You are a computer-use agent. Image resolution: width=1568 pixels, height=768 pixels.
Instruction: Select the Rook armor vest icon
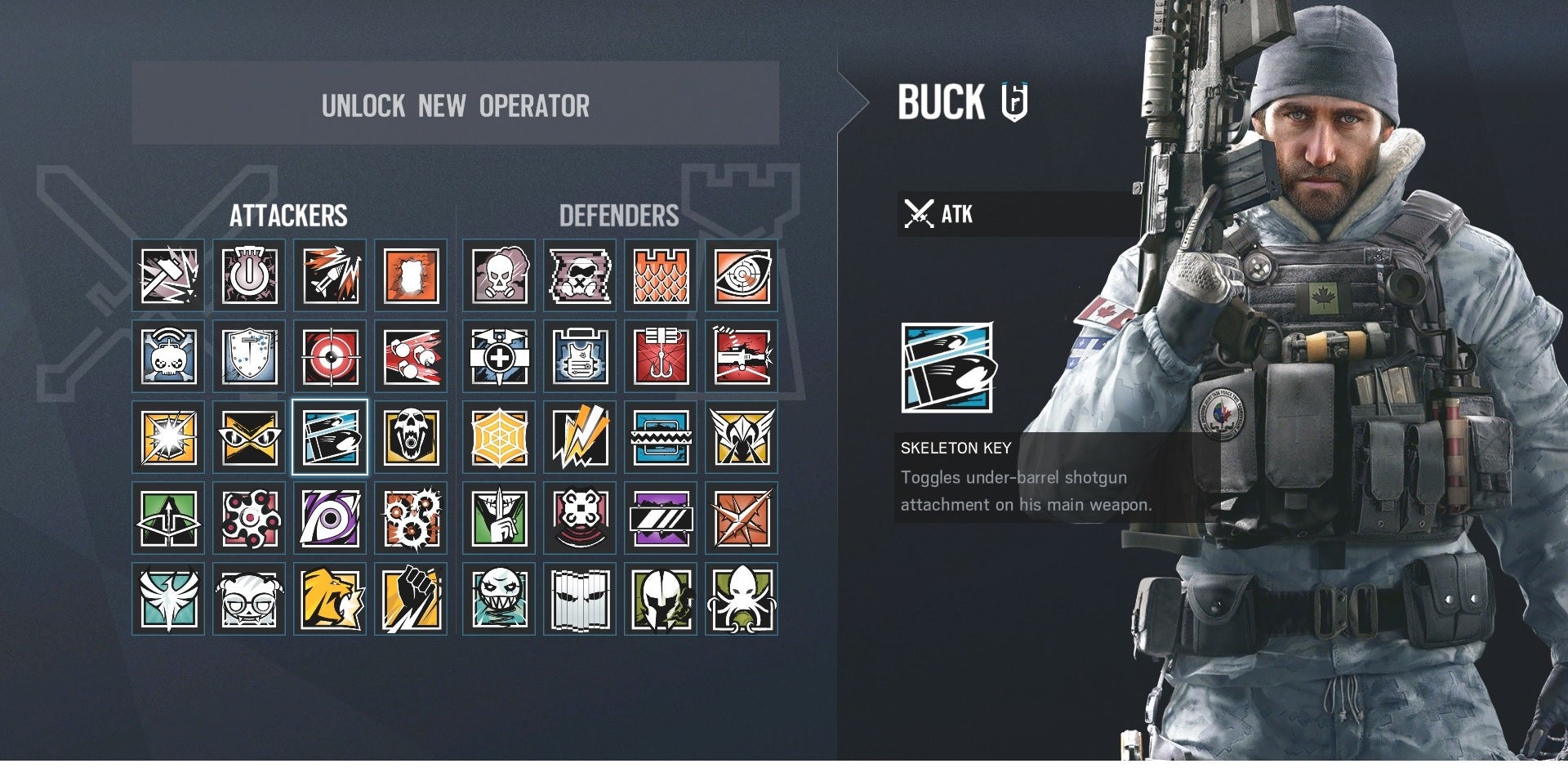580,357
